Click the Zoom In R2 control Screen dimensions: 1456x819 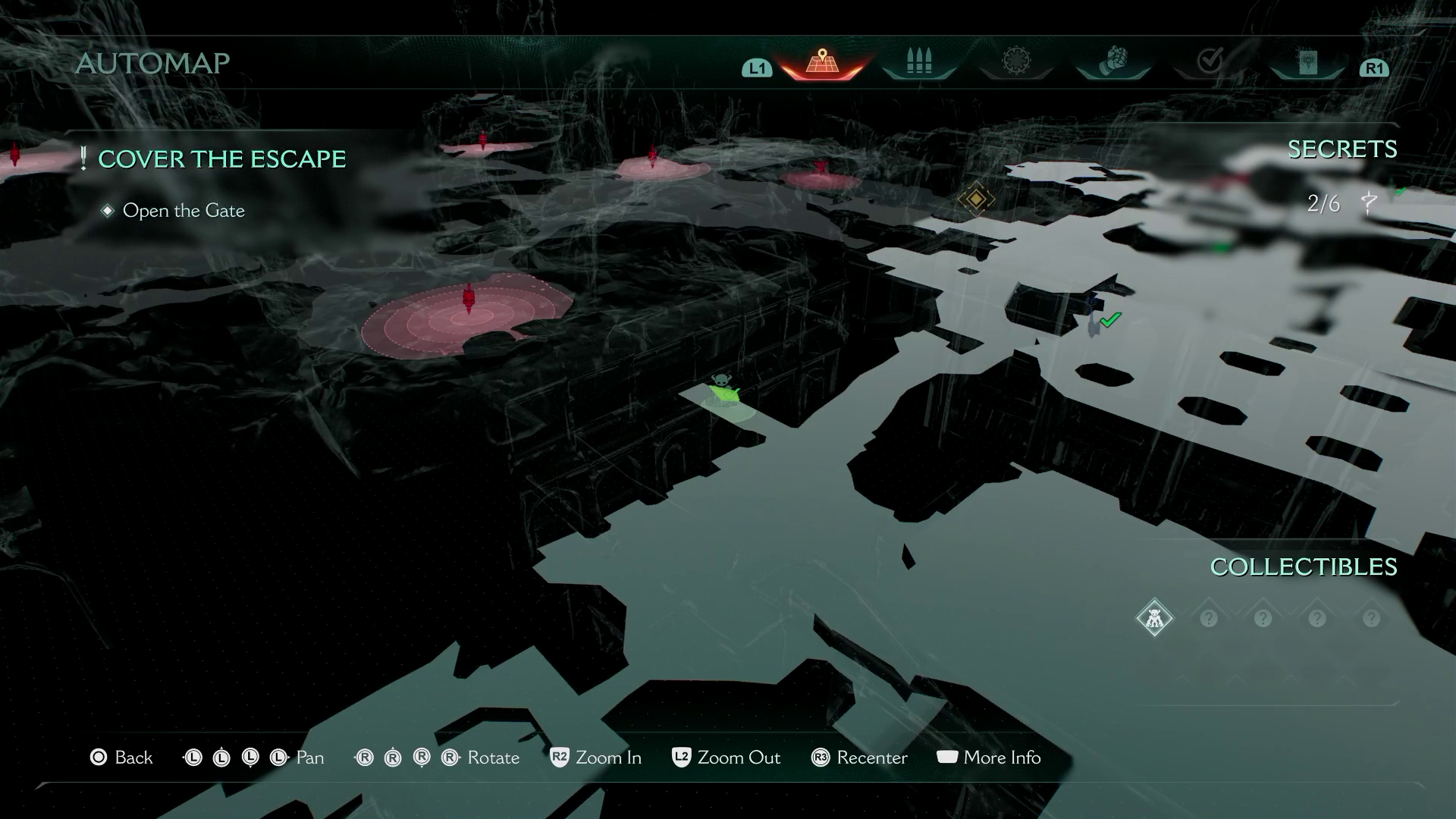tap(596, 758)
